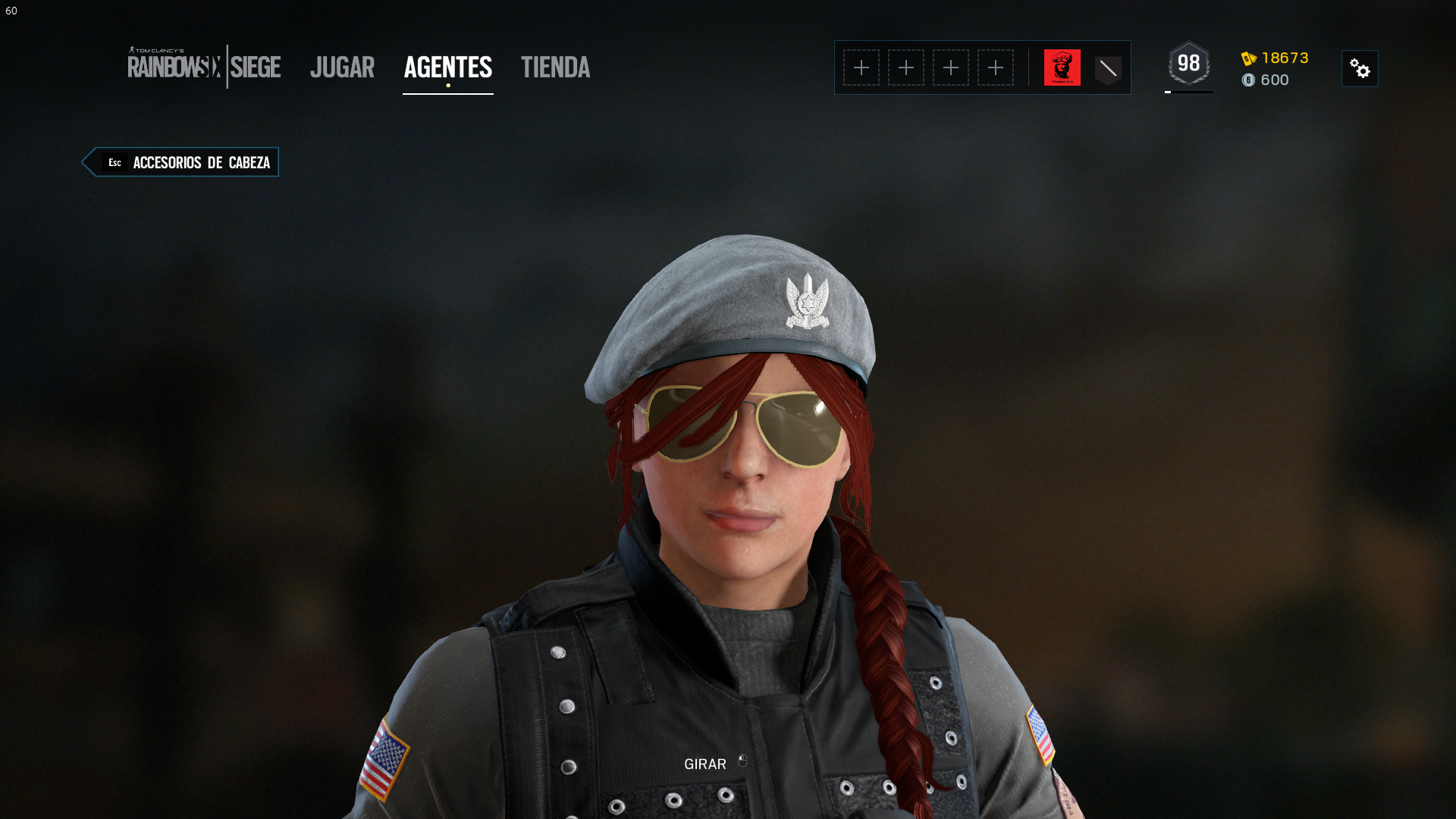1456x819 pixels.
Task: Open the Agentes tab
Action: tap(447, 67)
